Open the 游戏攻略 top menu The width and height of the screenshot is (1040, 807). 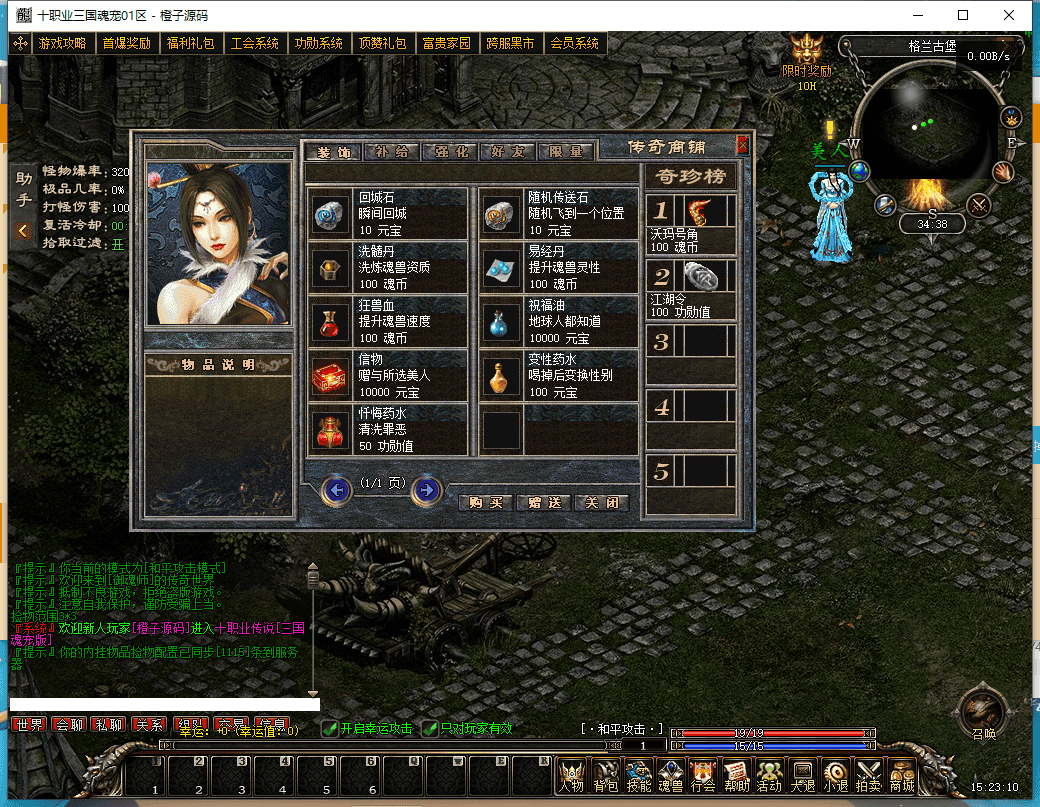(63, 44)
